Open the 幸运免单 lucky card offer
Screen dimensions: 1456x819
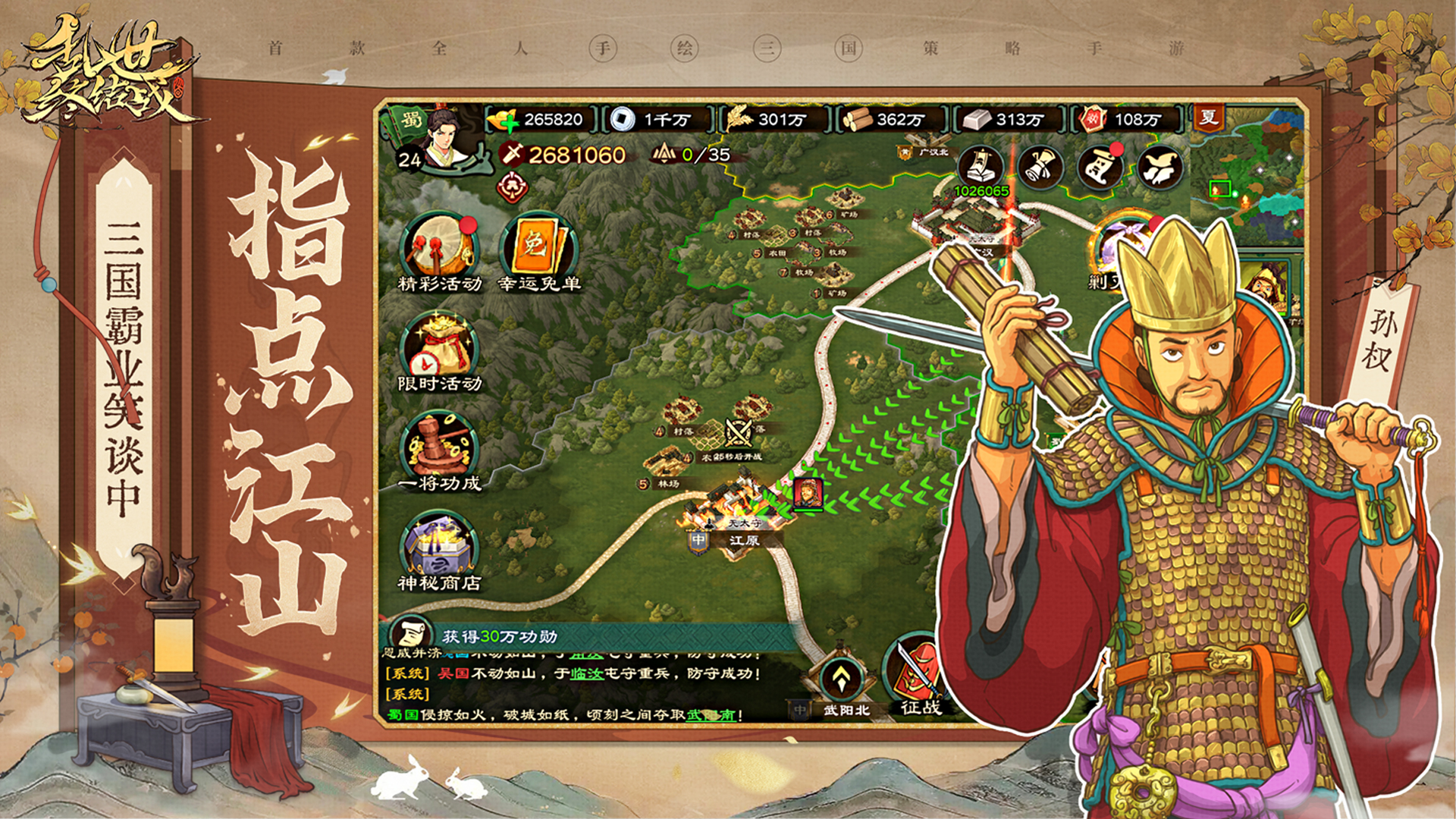coord(538,247)
